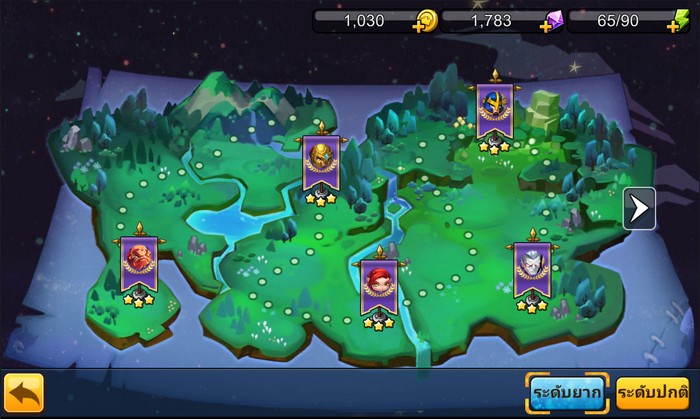This screenshot has width=700, height=419.
Task: Enter the red-haired hero banner stage
Action: pos(378,286)
